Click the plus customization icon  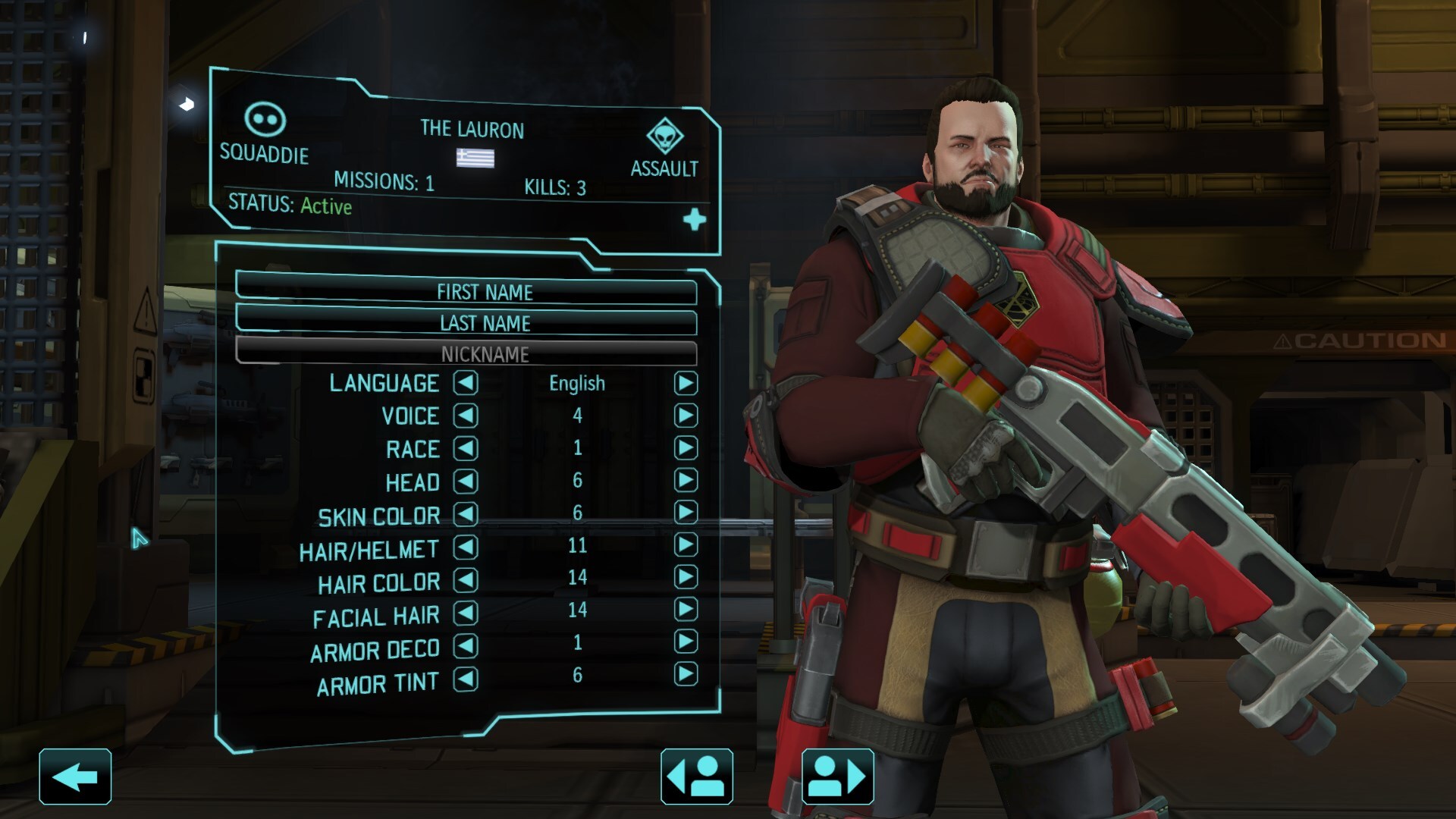coord(694,219)
